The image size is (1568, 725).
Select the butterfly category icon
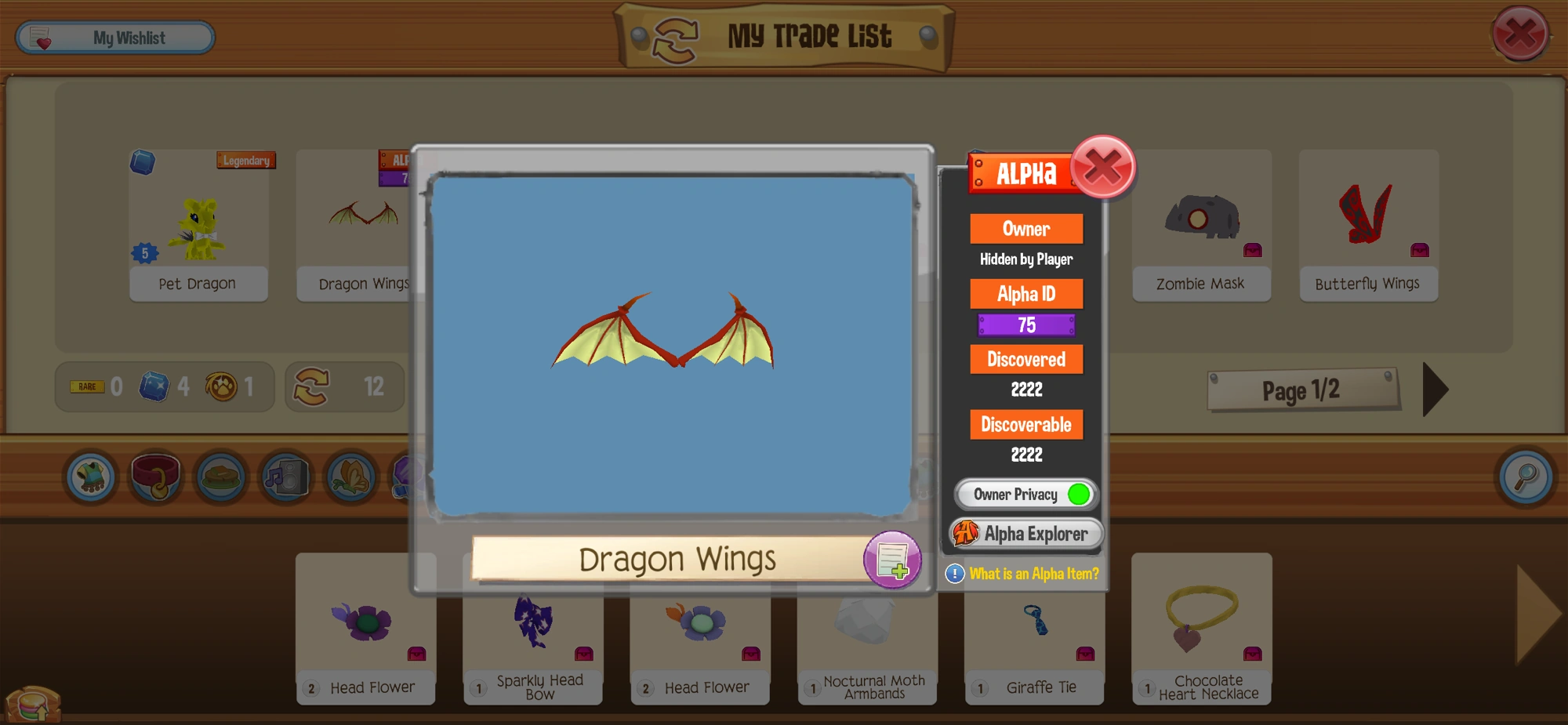pos(350,477)
